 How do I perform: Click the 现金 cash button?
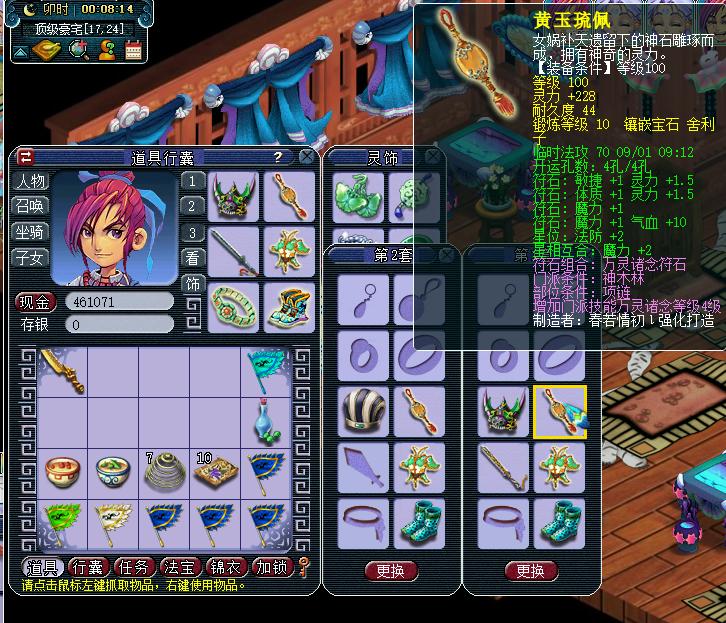pos(34,301)
